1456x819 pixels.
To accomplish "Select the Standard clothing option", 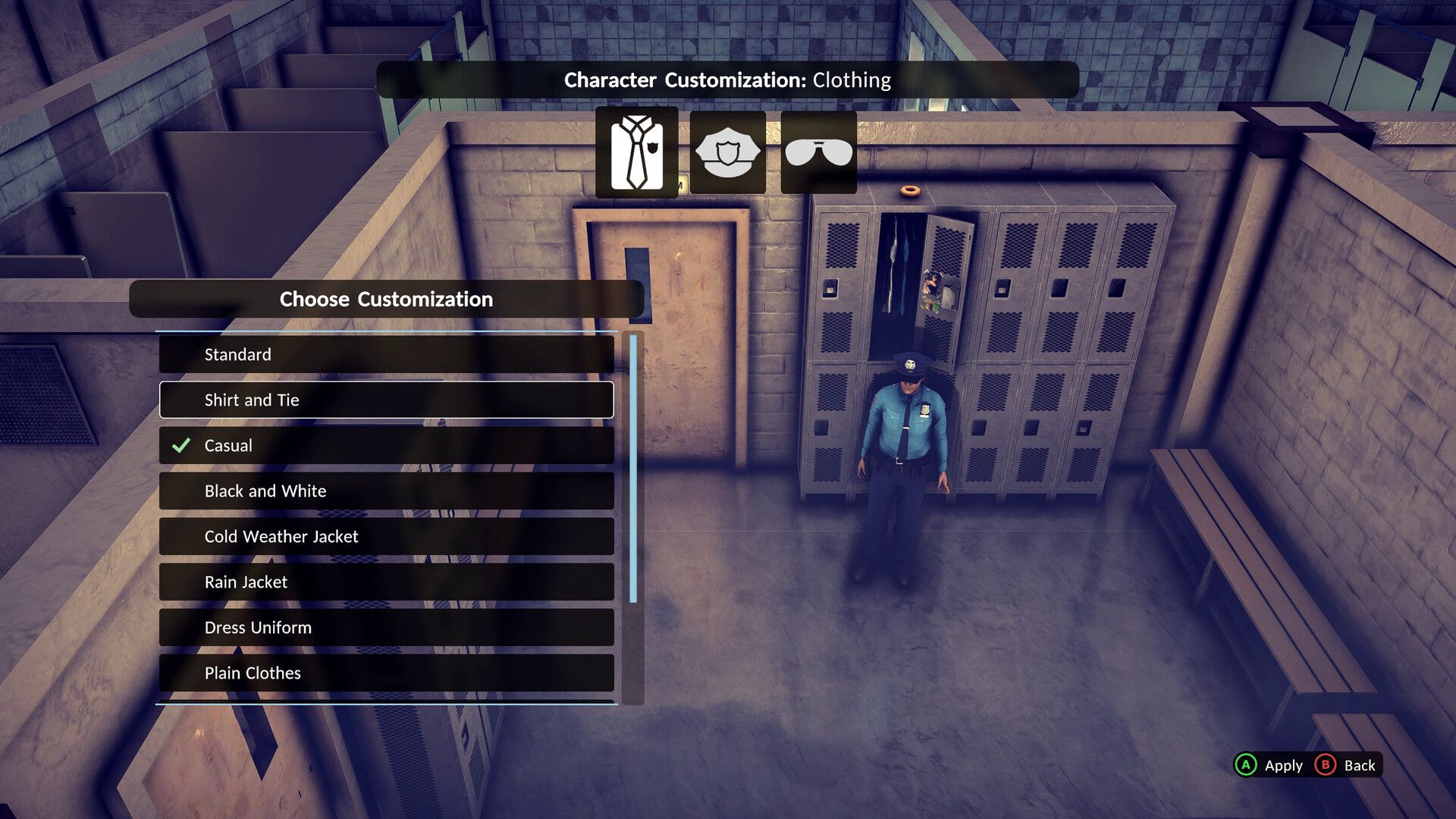I will tap(386, 354).
